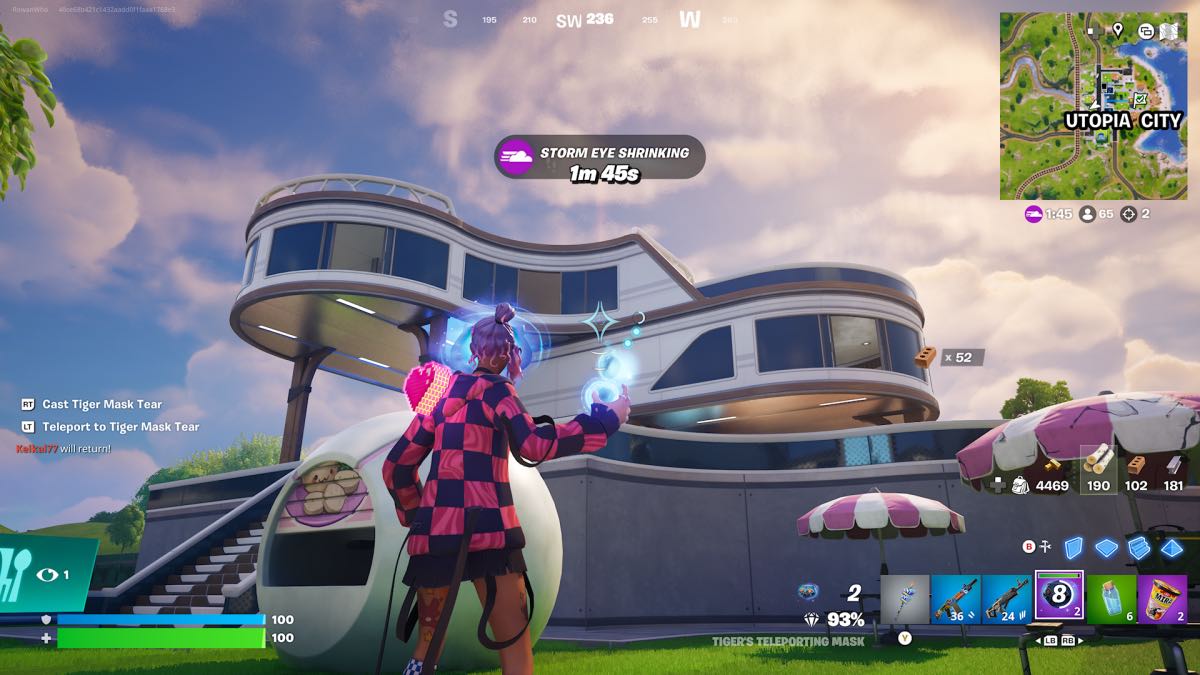Open the backpack inventory icon

click(1020, 485)
